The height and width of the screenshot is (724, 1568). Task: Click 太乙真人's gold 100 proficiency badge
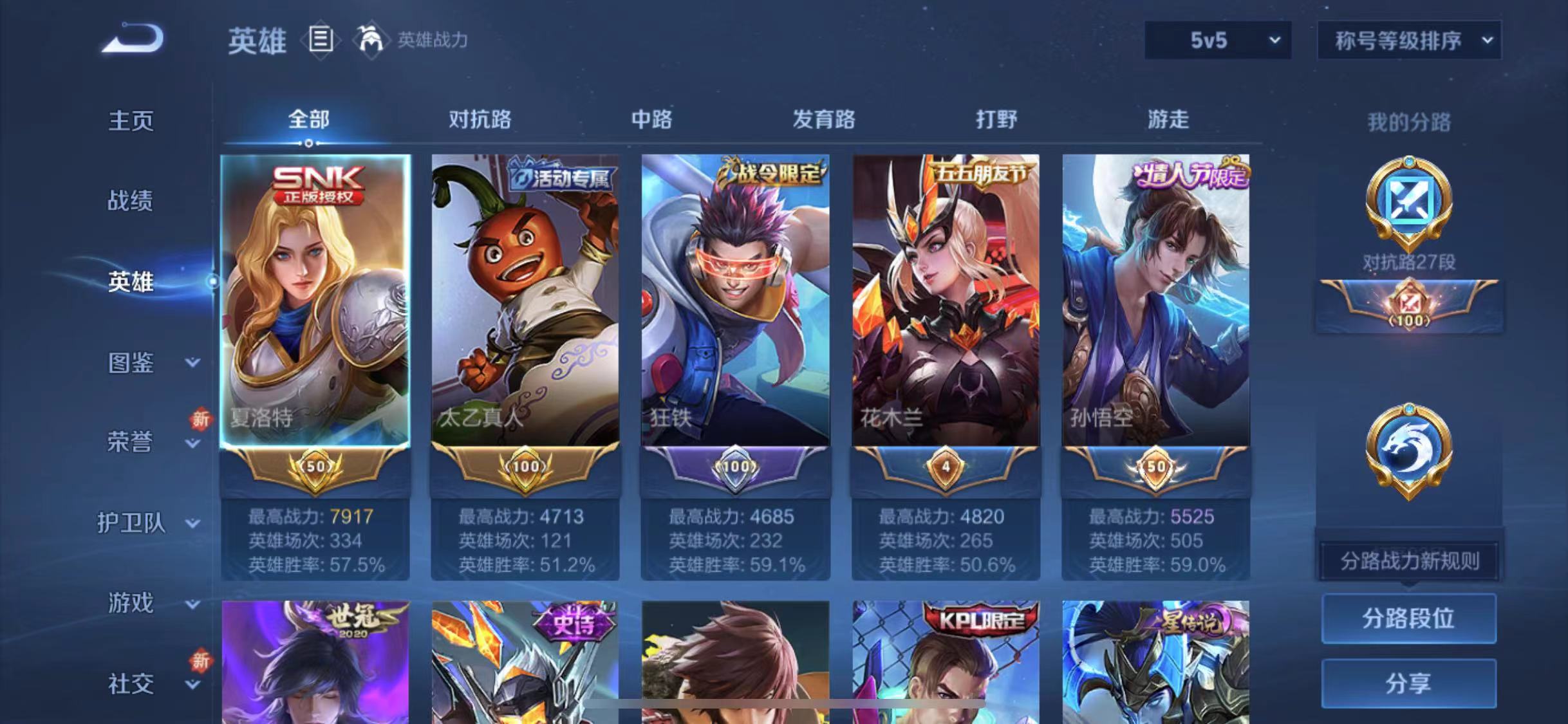coord(525,467)
